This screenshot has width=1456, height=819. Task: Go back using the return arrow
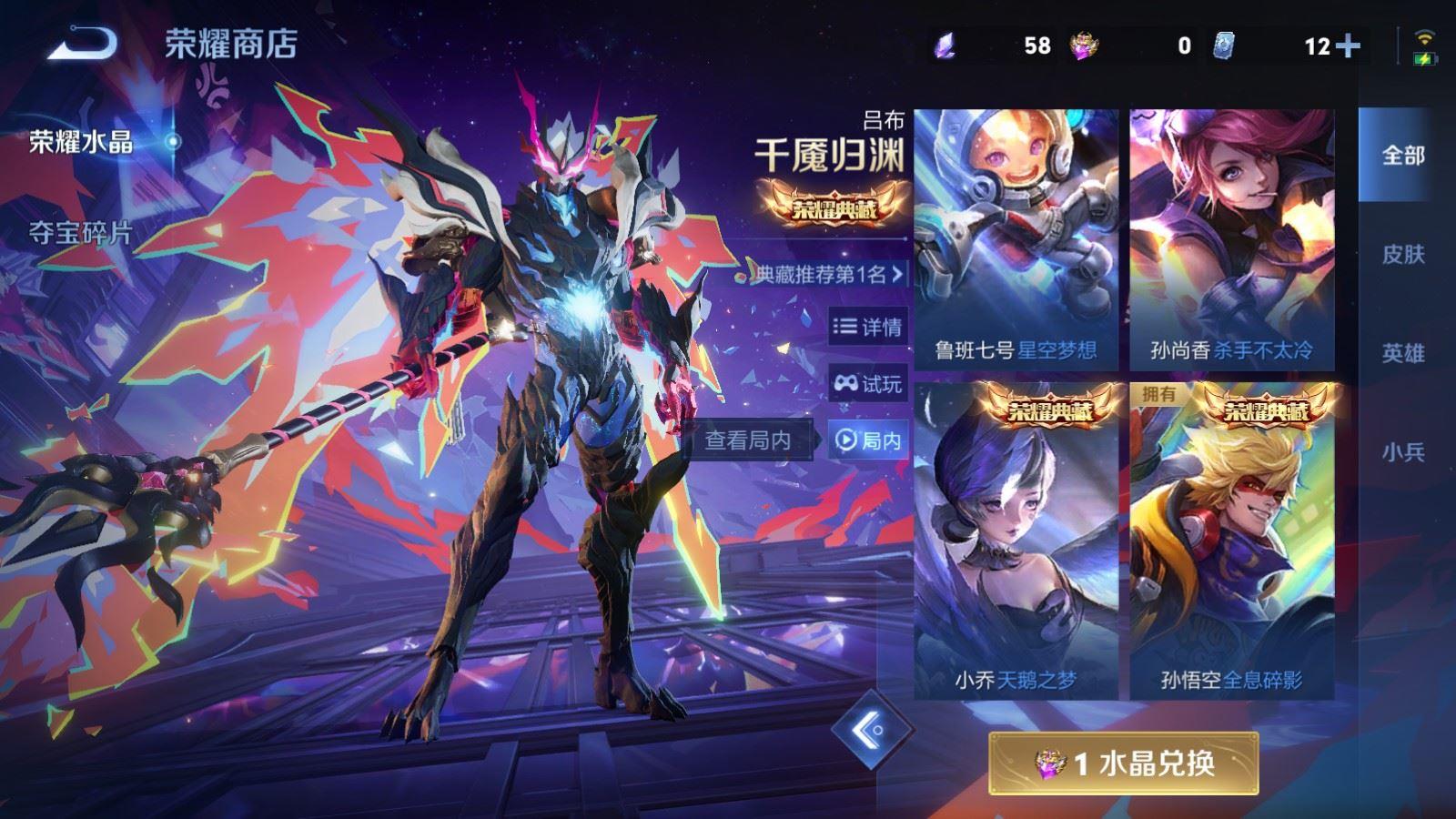(x=83, y=44)
